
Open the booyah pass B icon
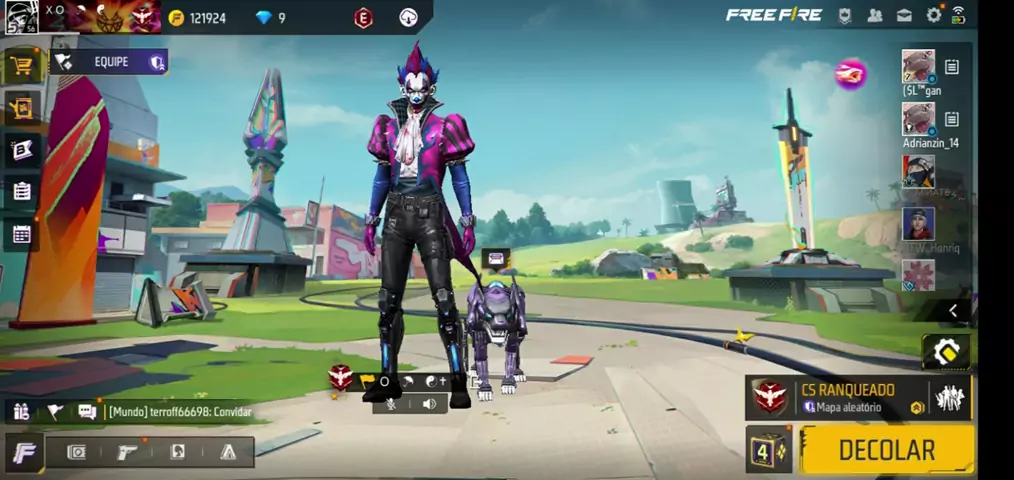click(x=21, y=150)
